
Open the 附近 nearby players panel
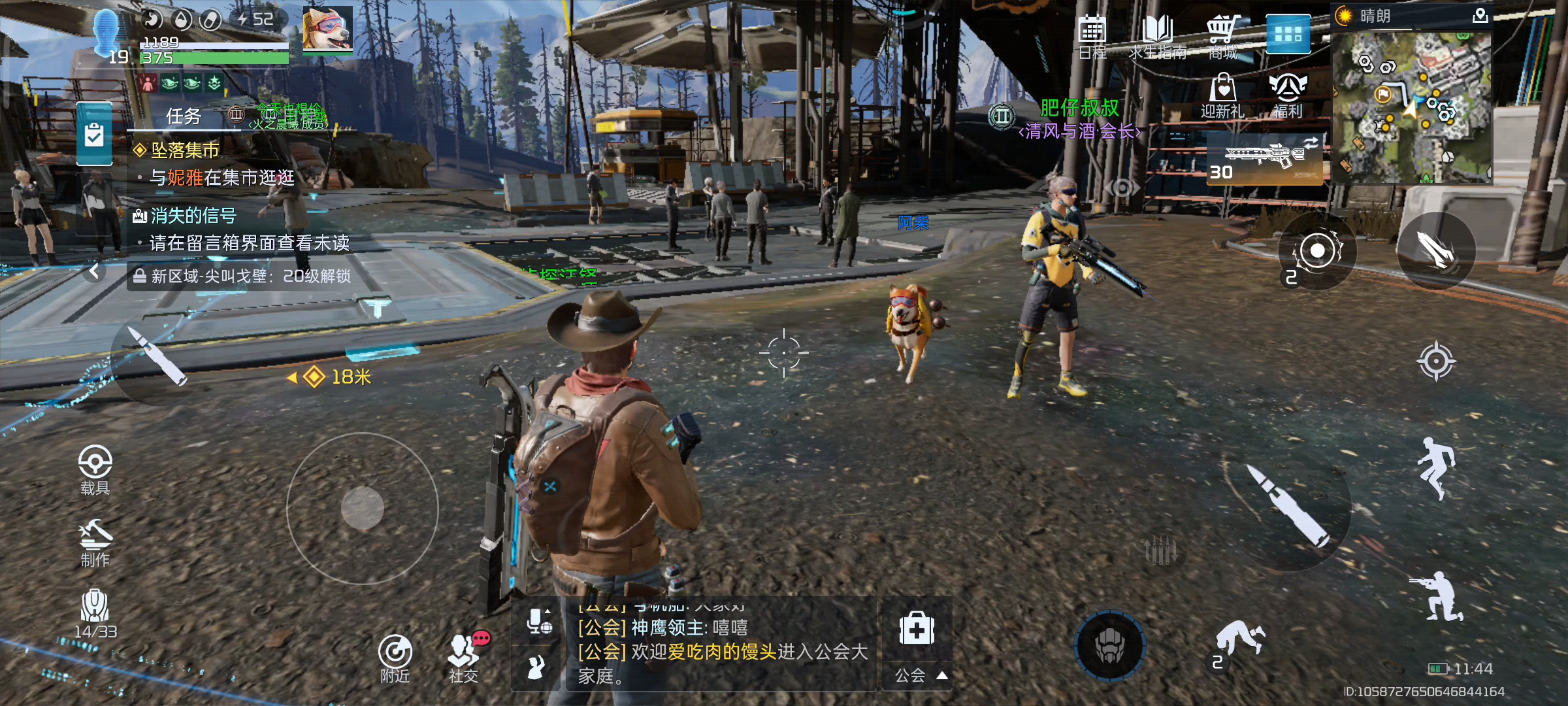click(395, 658)
